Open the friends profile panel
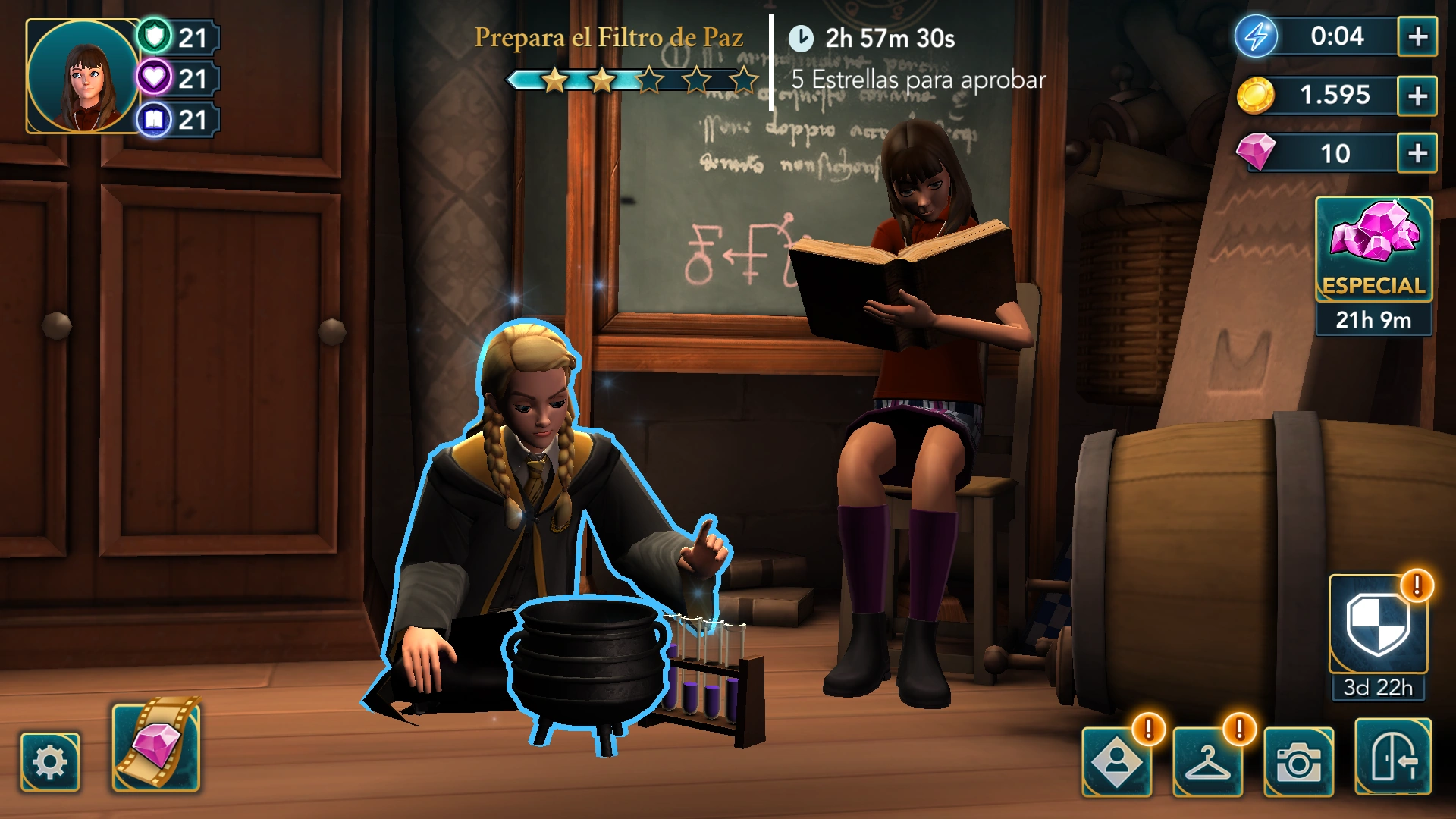Viewport: 1456px width, 819px height. [1119, 761]
